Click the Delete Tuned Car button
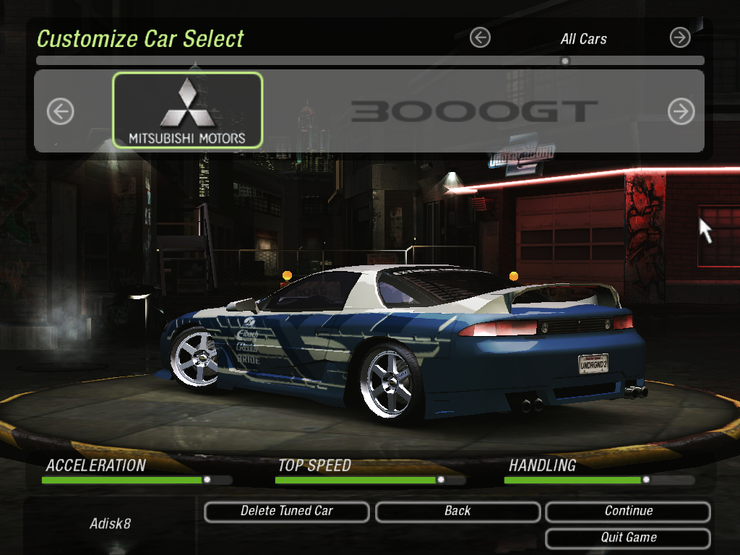The width and height of the screenshot is (740, 555). [x=287, y=511]
